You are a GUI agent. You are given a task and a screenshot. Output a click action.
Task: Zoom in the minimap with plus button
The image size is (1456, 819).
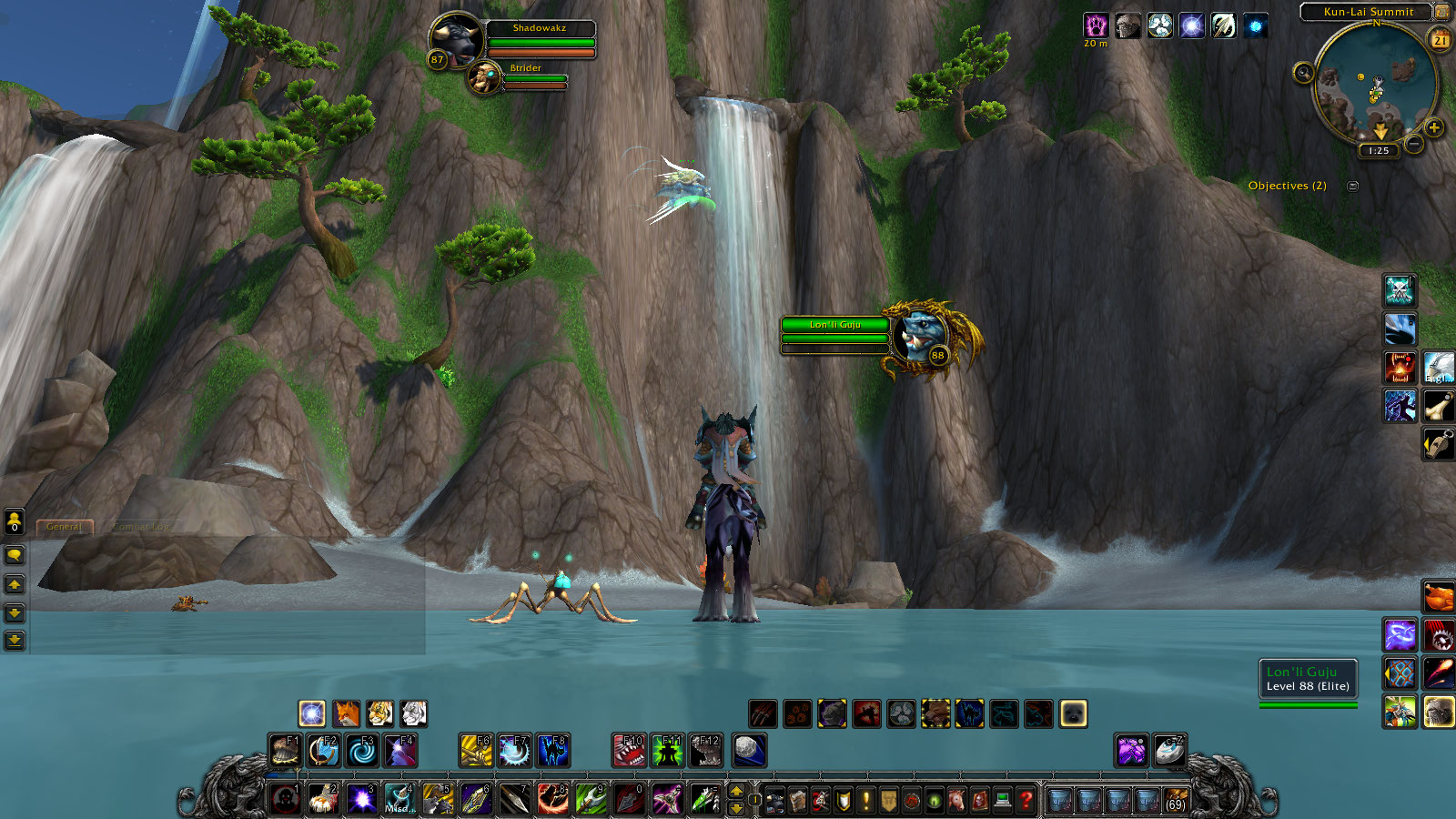tap(1434, 128)
